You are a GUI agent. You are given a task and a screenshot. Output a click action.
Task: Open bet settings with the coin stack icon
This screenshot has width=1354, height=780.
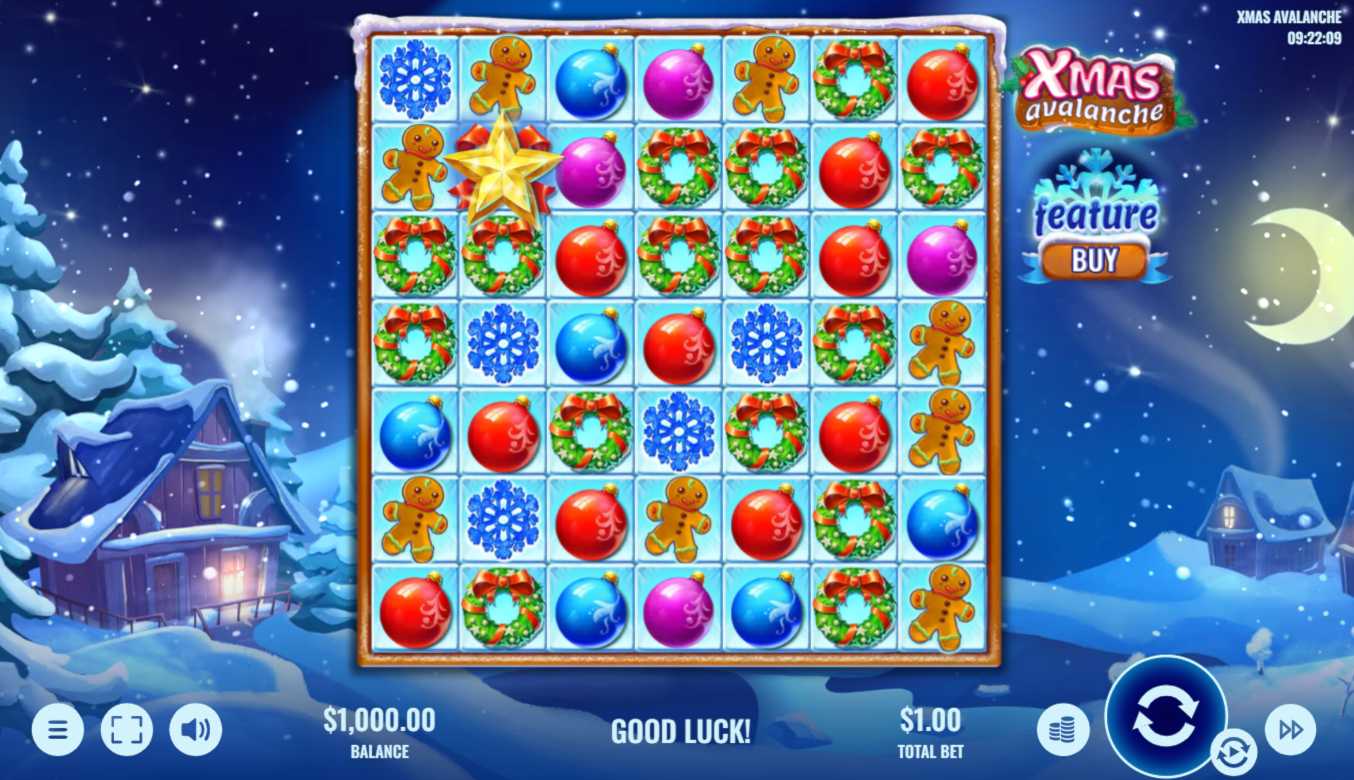point(1062,730)
